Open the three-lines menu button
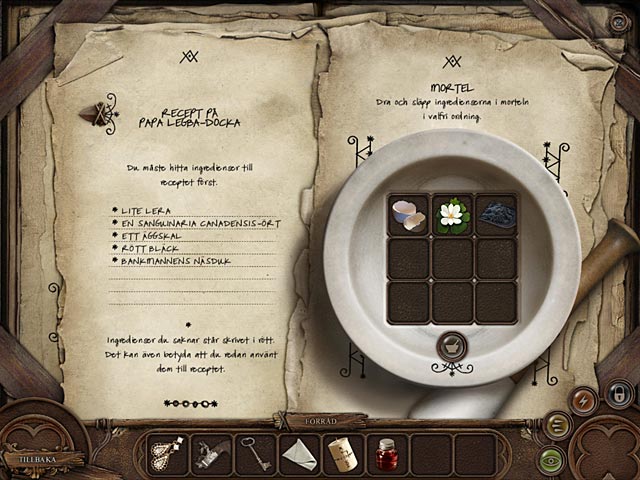Viewport: 640px width, 480px height. coord(558,425)
